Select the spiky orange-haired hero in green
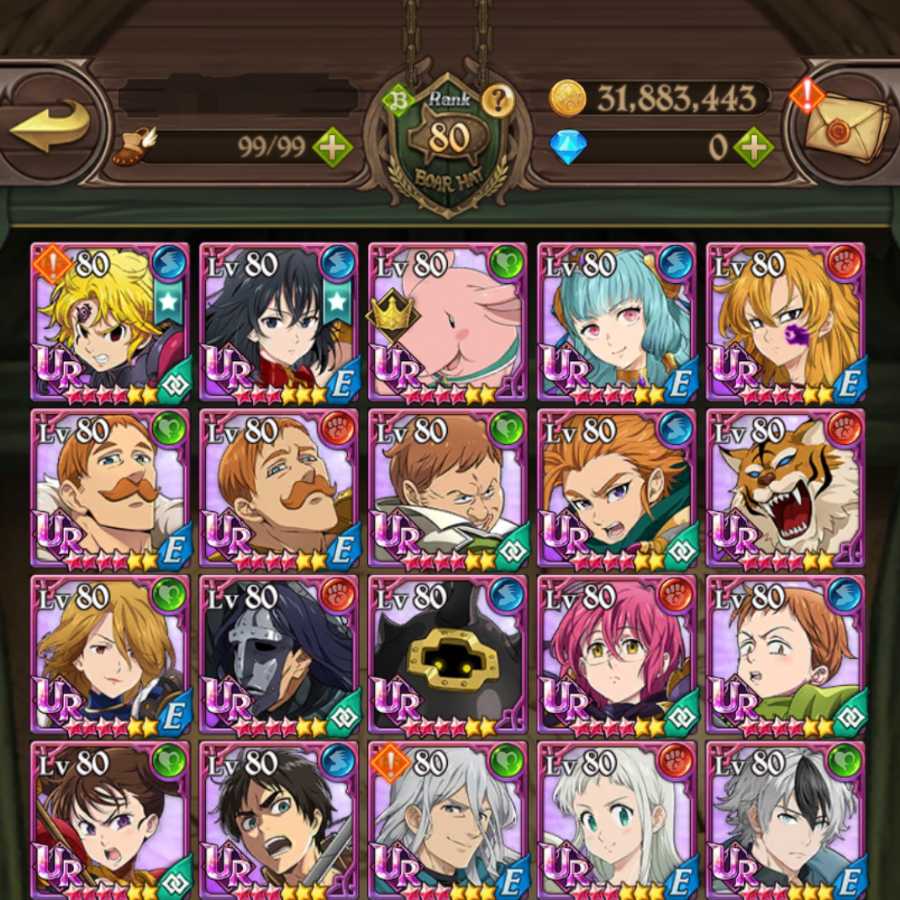900x900 pixels. [616, 488]
